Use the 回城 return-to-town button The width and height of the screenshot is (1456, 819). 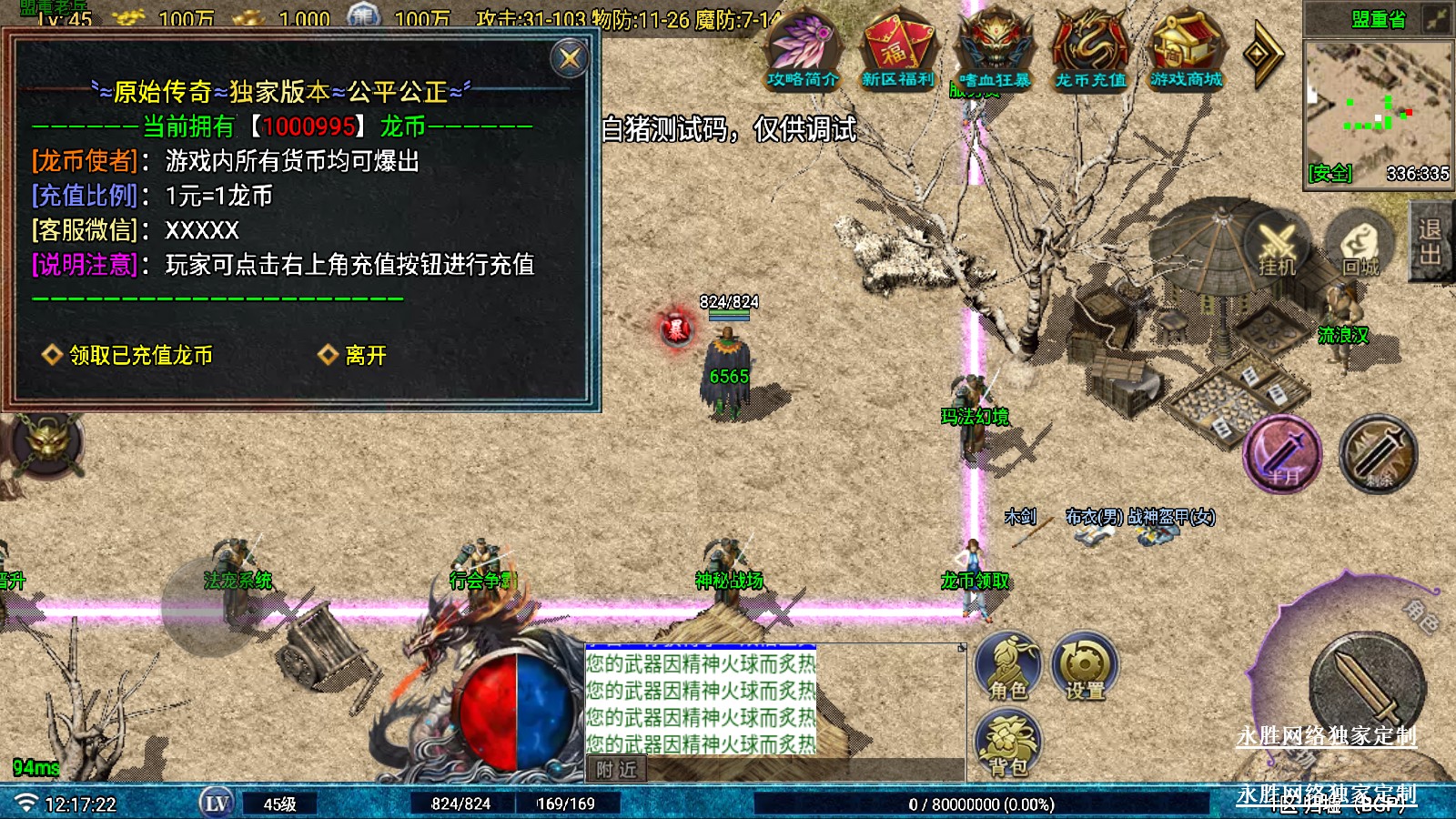(x=1360, y=244)
